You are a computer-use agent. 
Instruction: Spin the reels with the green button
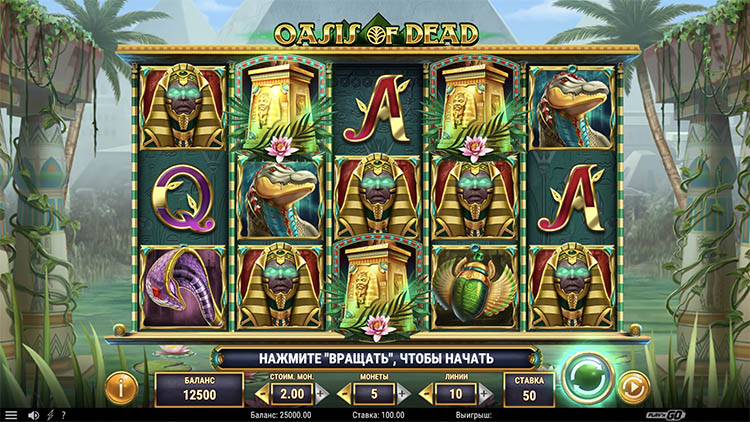click(x=587, y=377)
